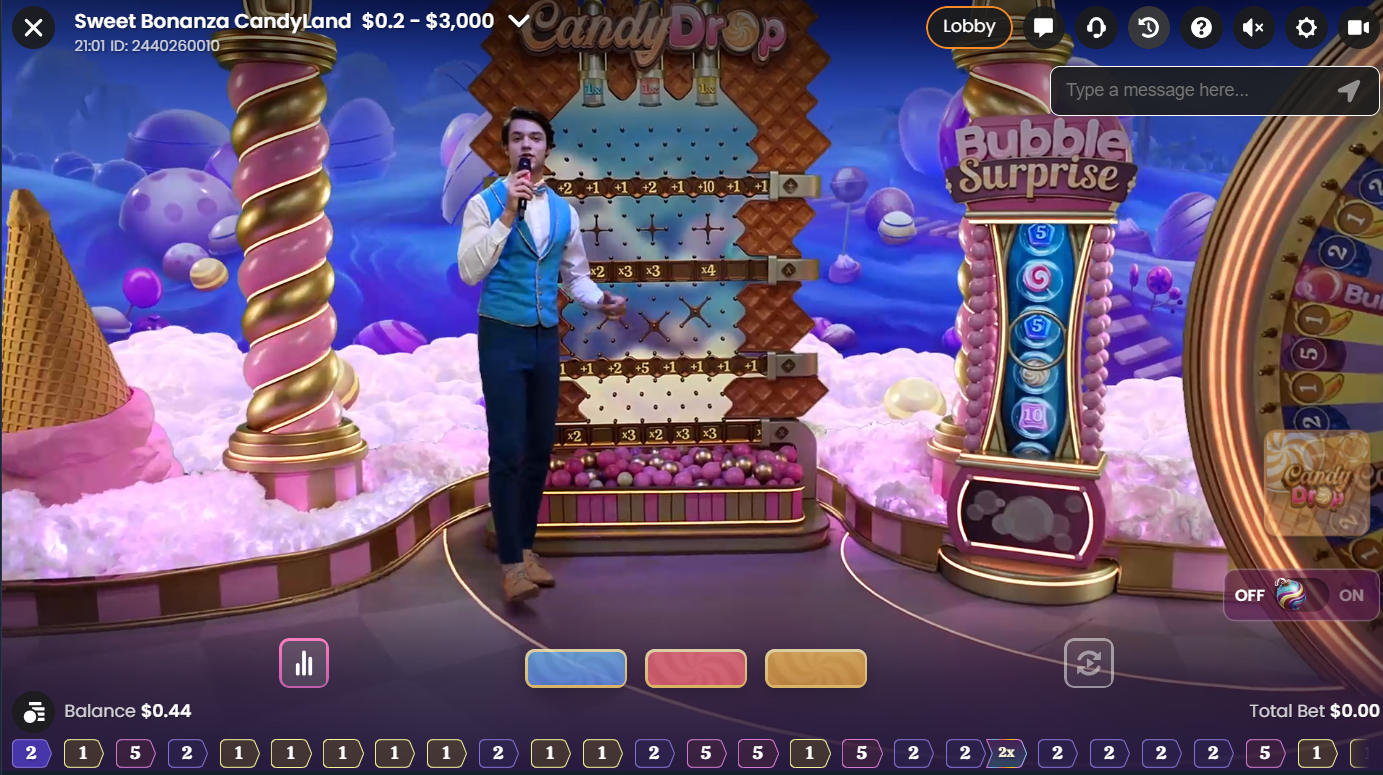Enable the statistics view toggle

(x=304, y=662)
